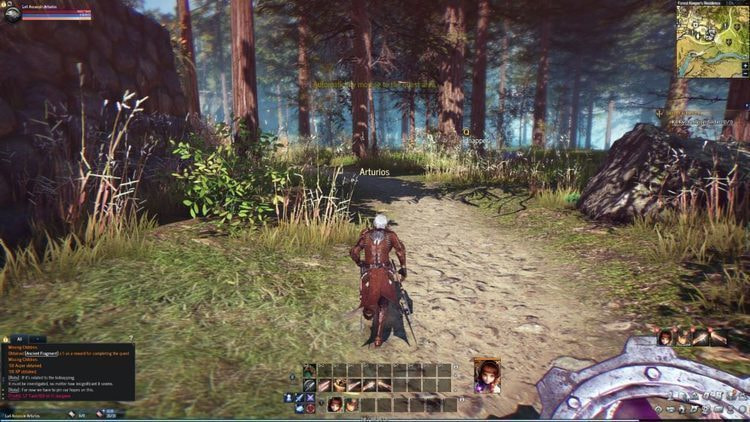The width and height of the screenshot is (750, 422).
Task: Select the blue character silhouette icon
Action: click(288, 397)
